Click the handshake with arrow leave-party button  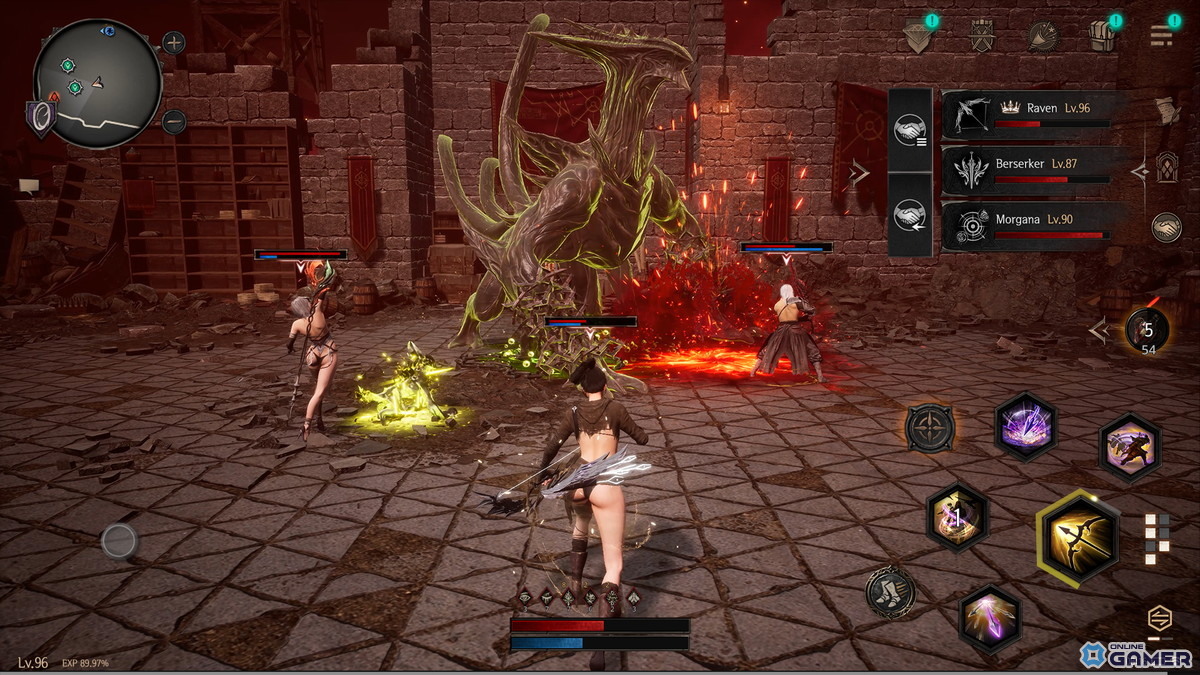click(909, 214)
